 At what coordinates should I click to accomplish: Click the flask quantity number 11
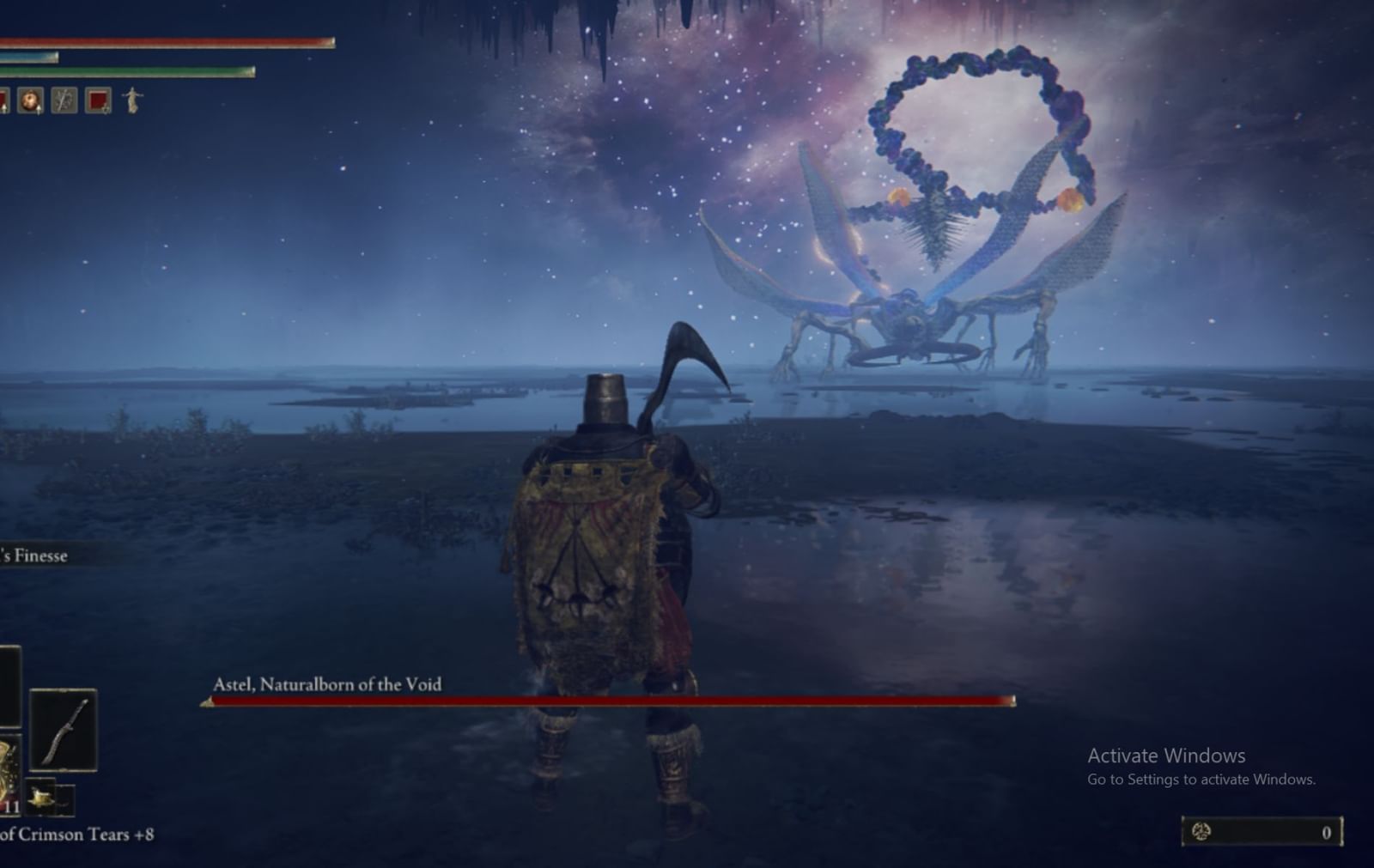11,805
